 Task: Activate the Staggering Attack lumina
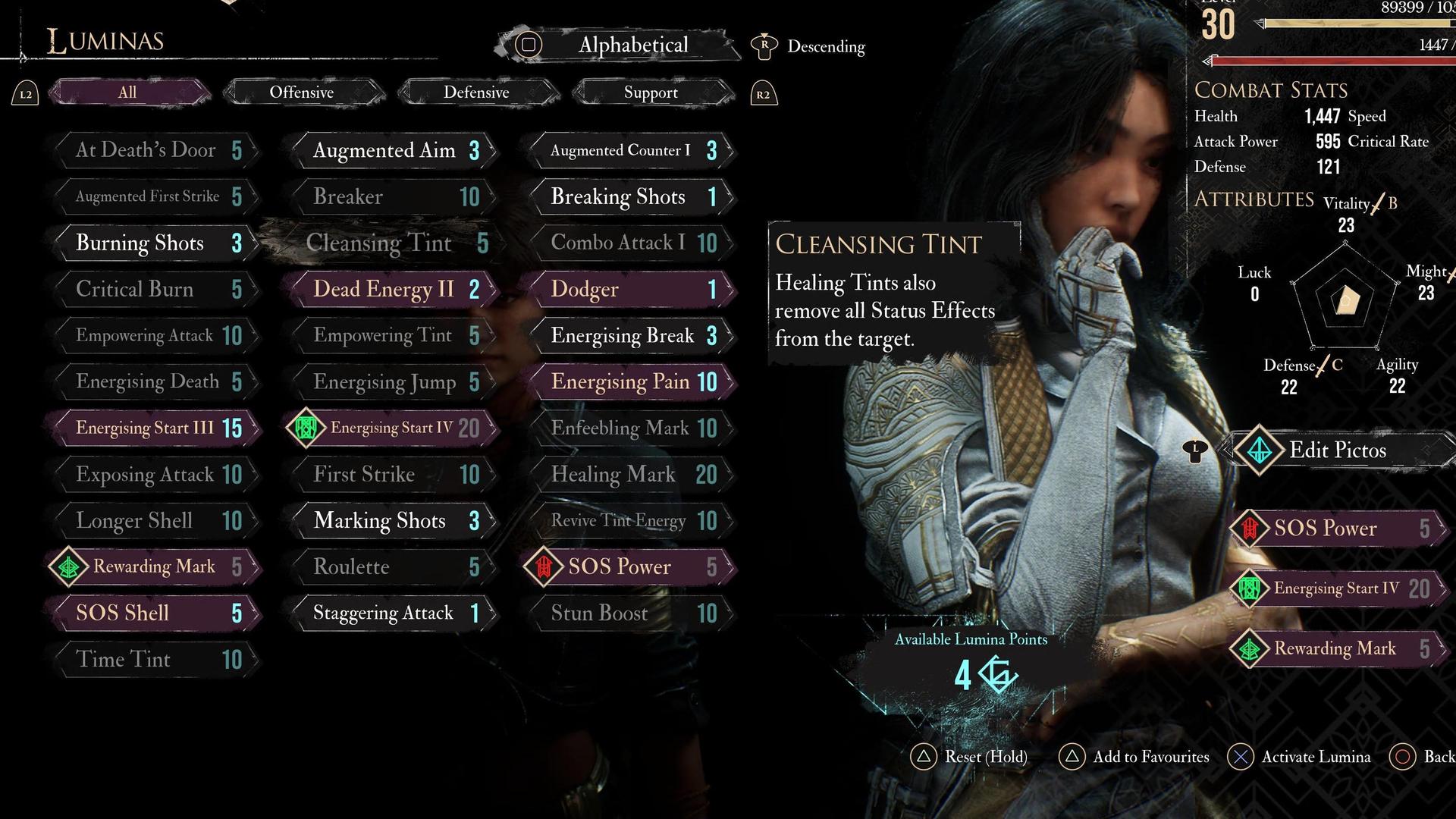click(394, 613)
